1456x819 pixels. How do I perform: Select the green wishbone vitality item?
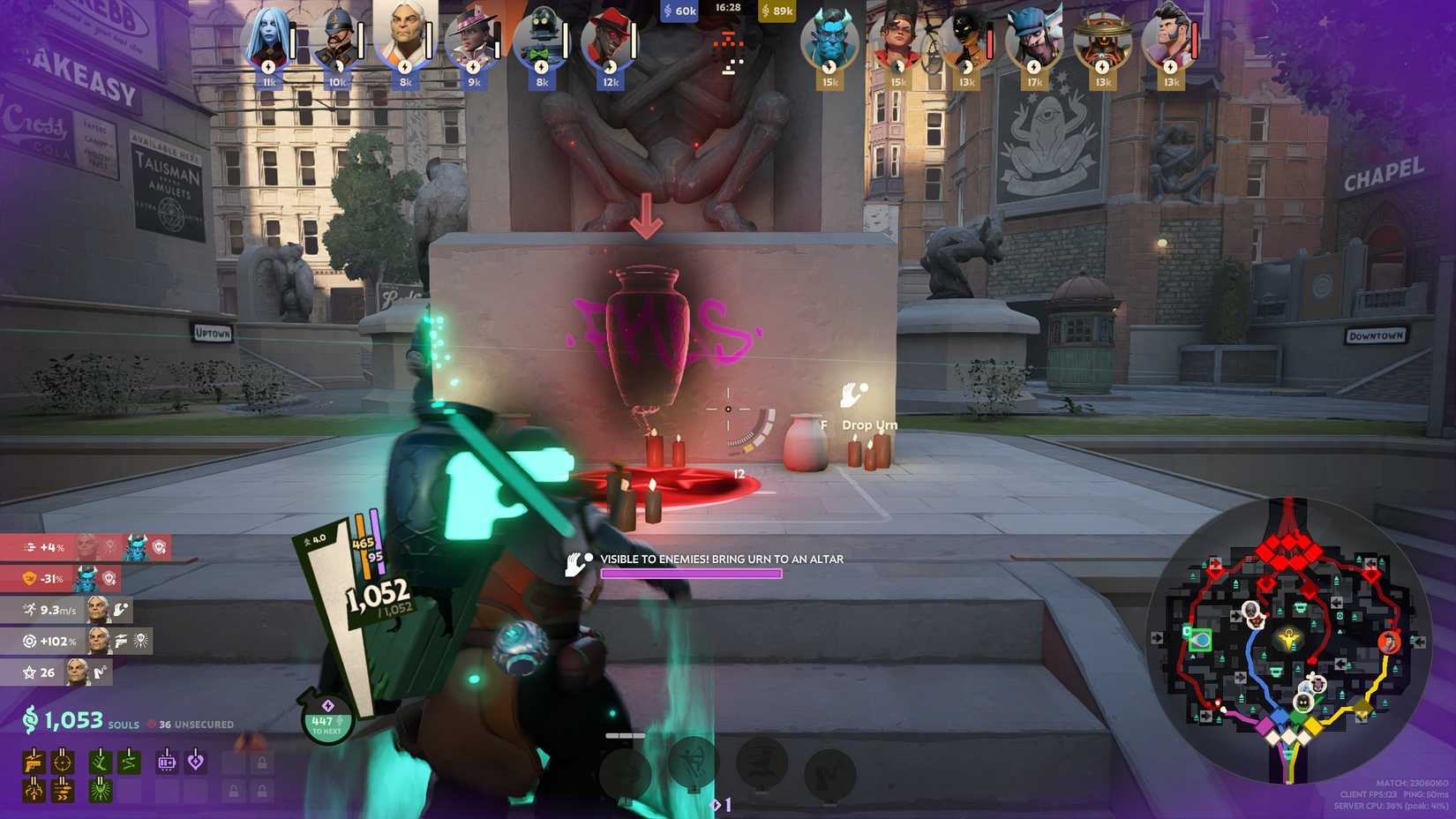pyautogui.click(x=100, y=763)
